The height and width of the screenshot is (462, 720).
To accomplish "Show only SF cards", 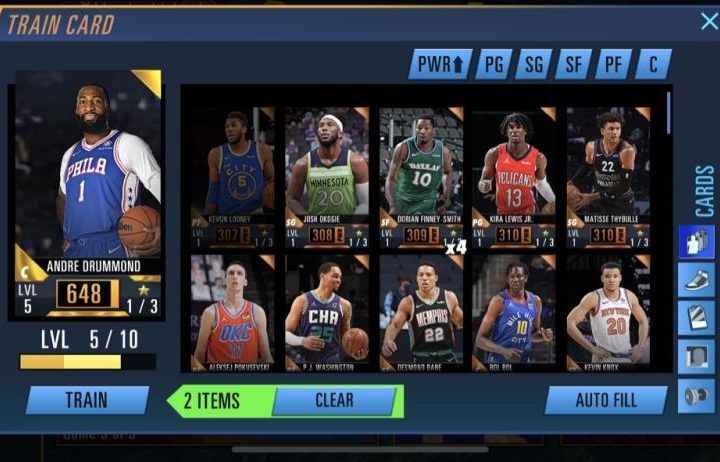I will (574, 65).
